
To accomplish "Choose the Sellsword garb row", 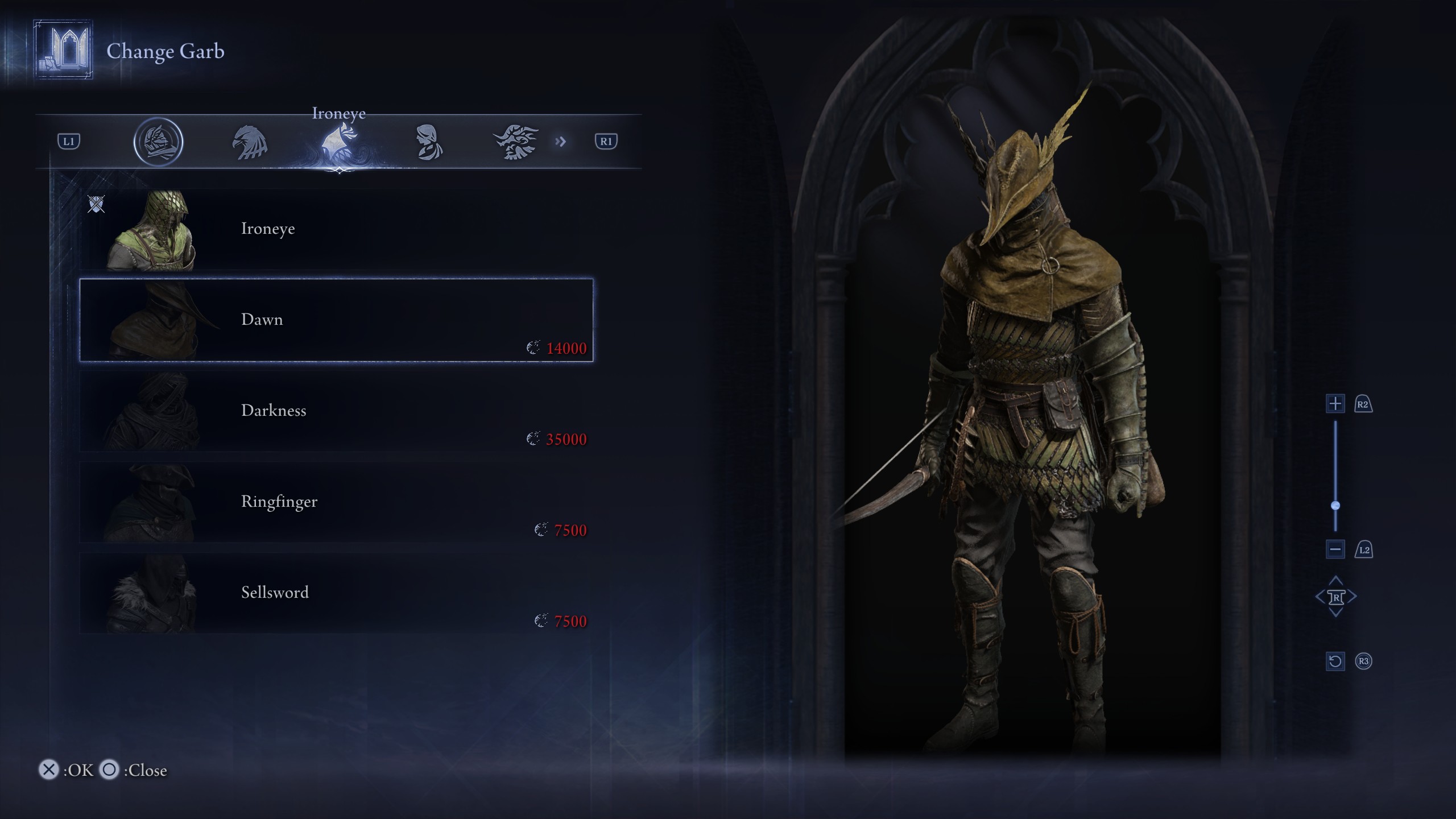I will (x=336, y=593).
